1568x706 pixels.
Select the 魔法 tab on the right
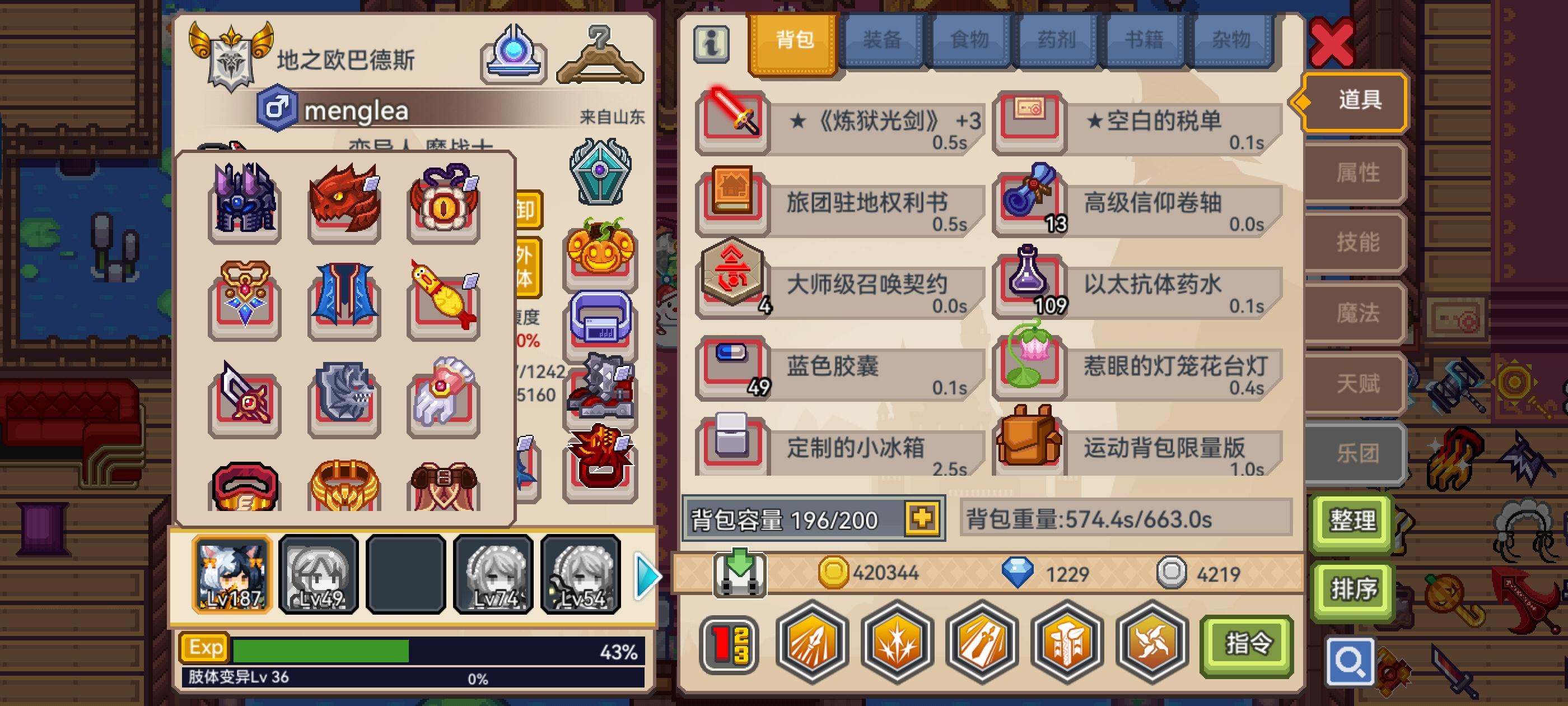1352,314
